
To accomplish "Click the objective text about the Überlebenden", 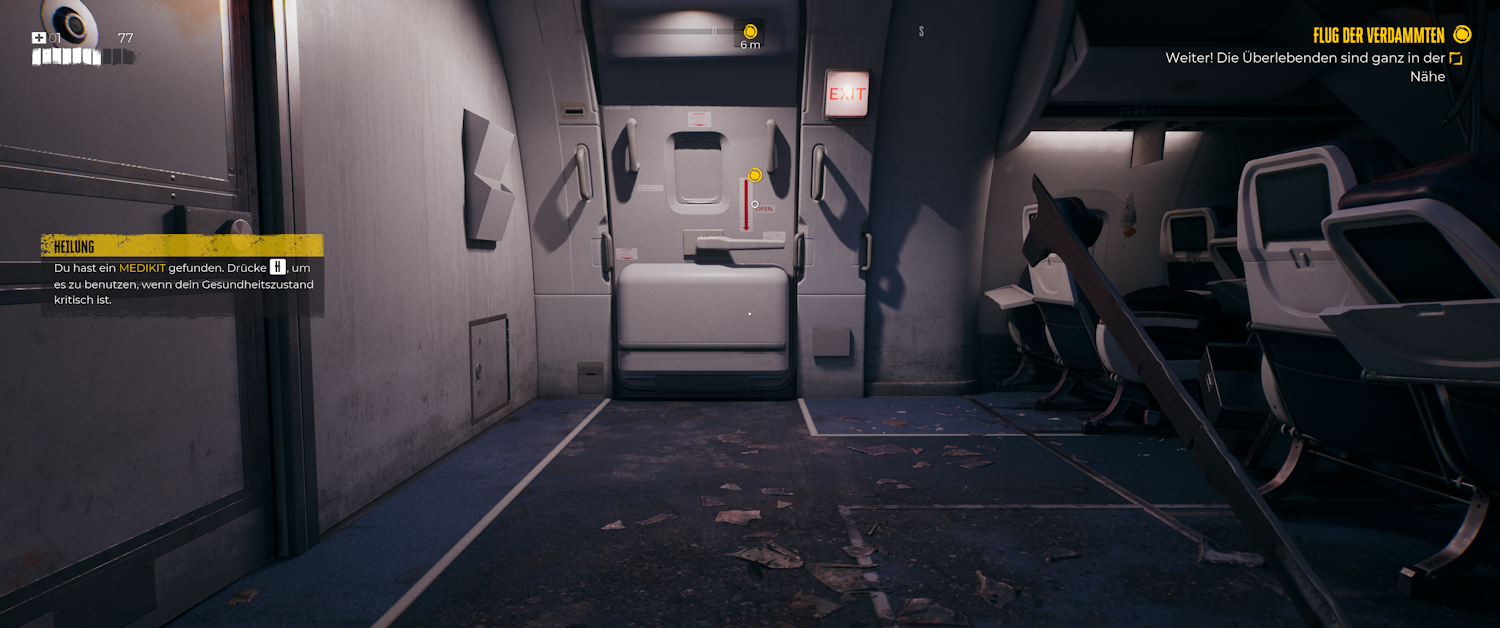I will (1304, 67).
